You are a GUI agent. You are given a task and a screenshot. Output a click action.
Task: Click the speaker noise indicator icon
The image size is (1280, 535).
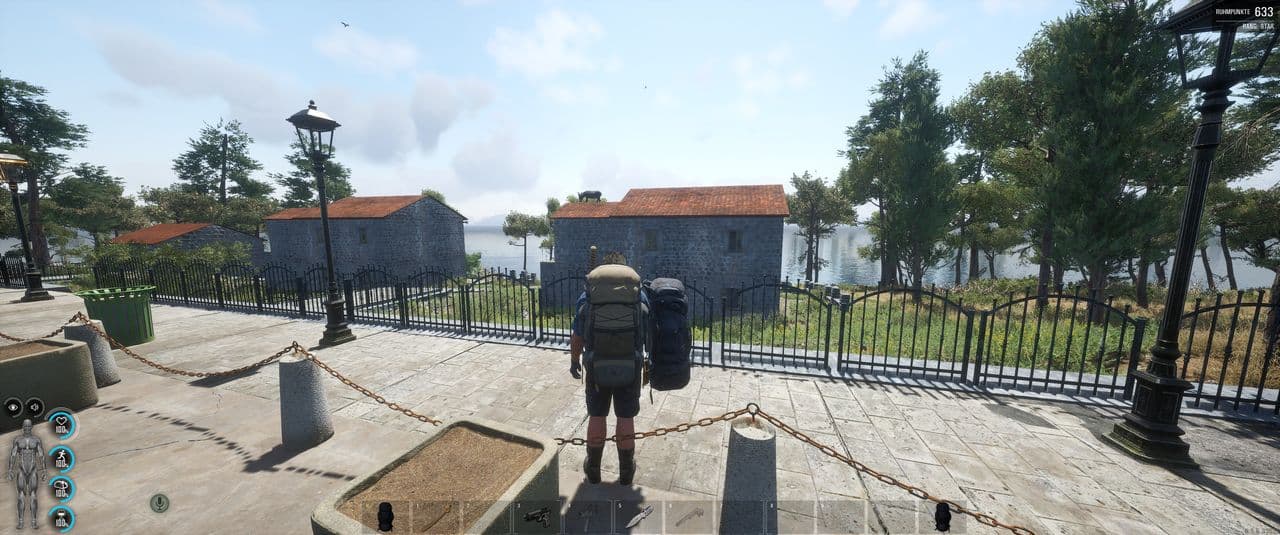pos(34,406)
